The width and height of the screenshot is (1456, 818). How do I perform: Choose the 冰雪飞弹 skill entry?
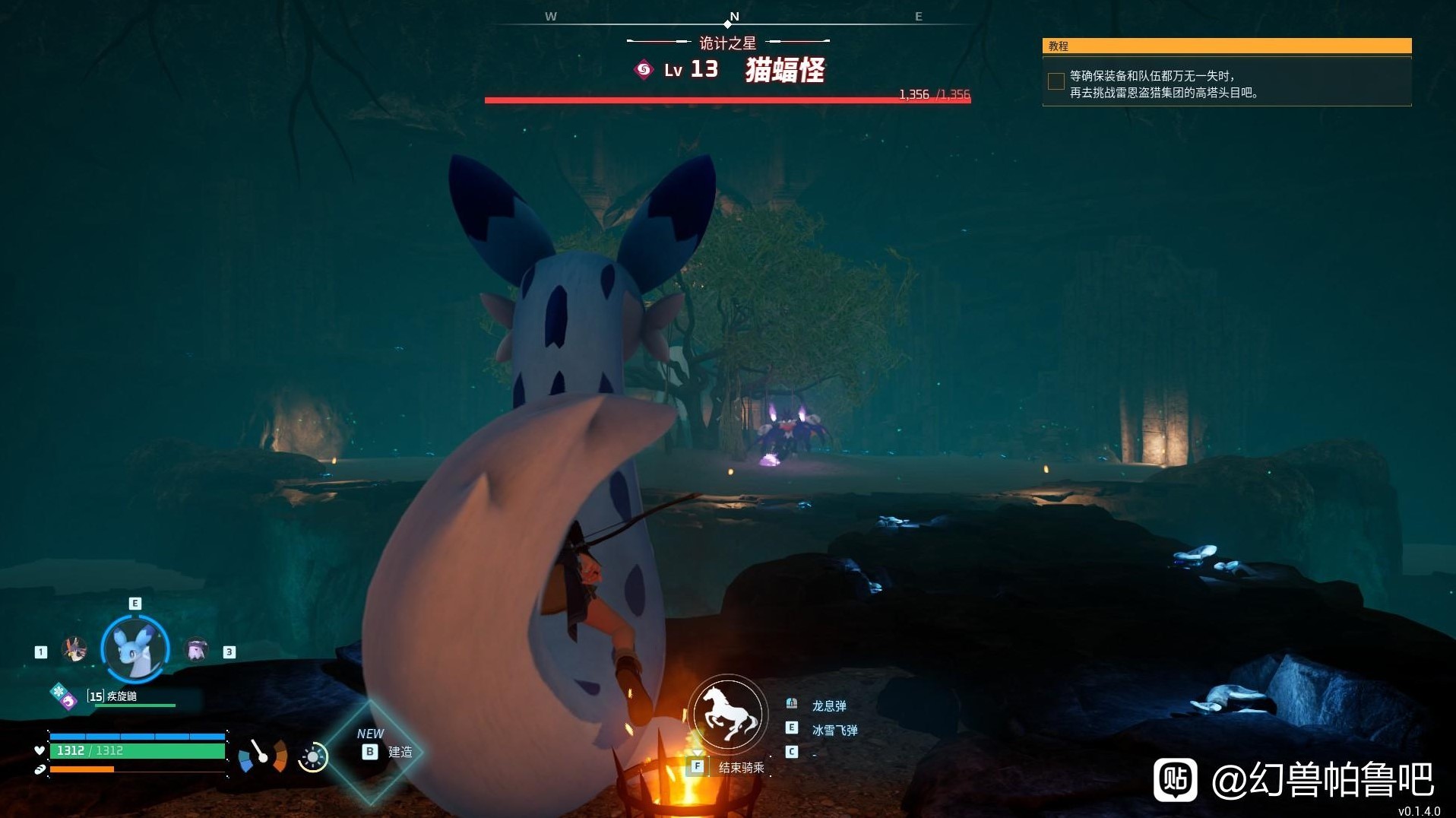tap(834, 730)
